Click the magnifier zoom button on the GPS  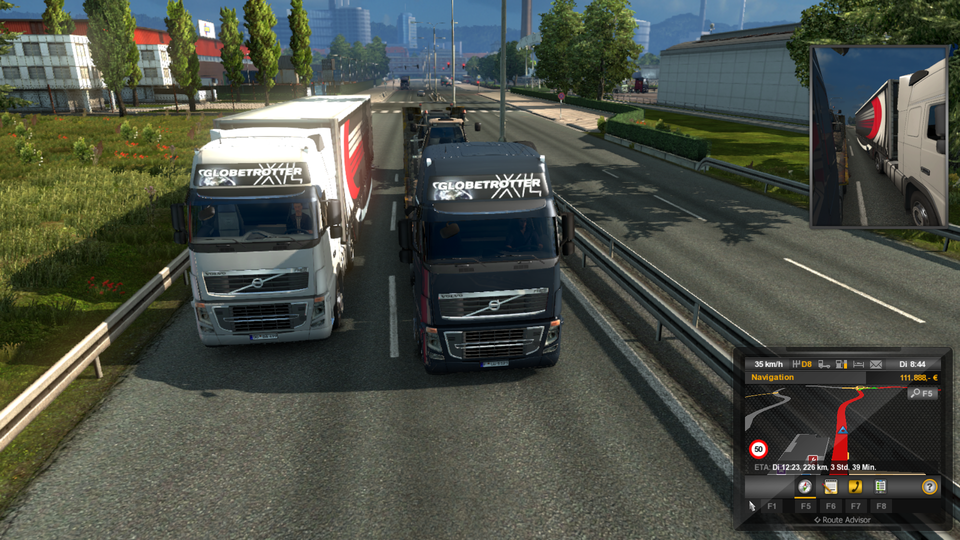921,394
